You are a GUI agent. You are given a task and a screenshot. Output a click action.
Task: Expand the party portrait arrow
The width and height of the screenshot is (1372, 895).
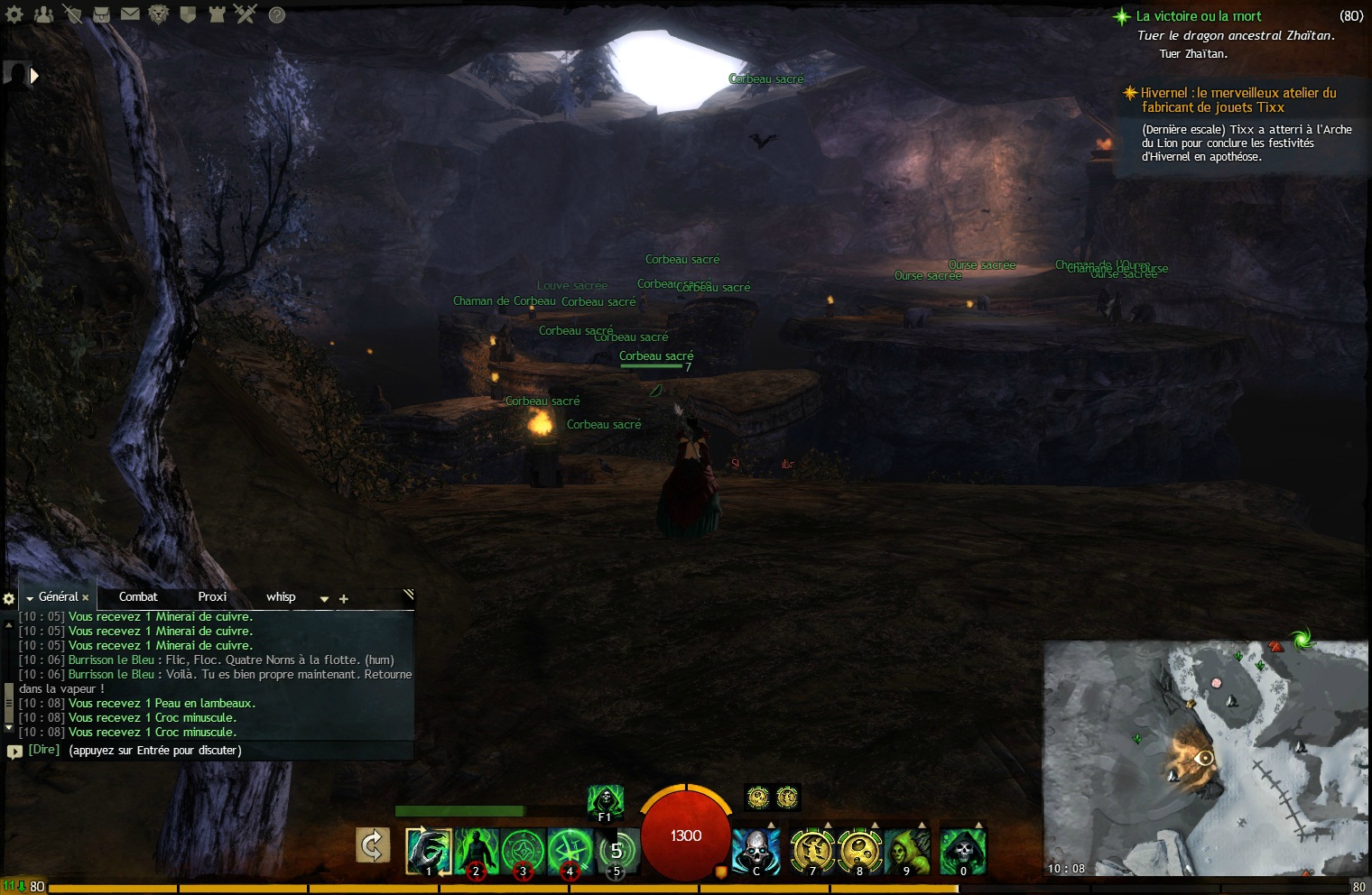[x=34, y=76]
